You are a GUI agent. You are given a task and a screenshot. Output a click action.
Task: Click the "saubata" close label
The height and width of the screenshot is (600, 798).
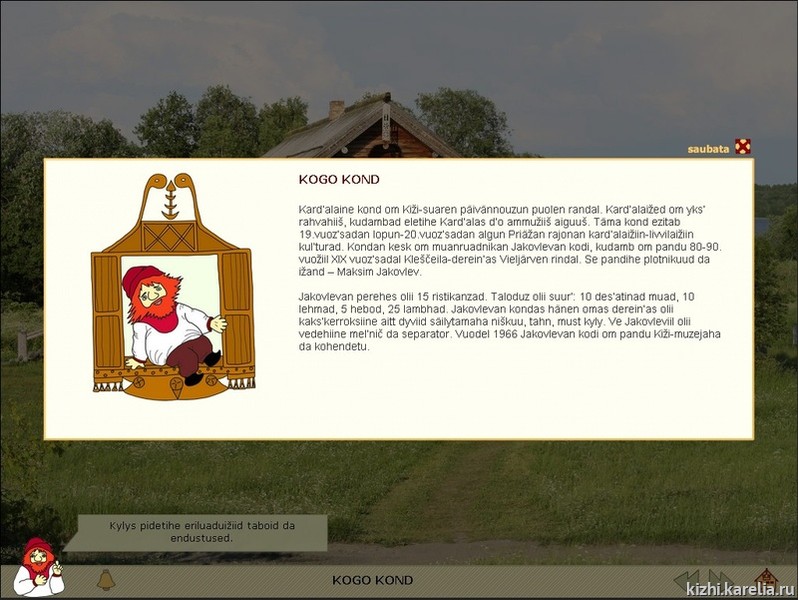(707, 149)
